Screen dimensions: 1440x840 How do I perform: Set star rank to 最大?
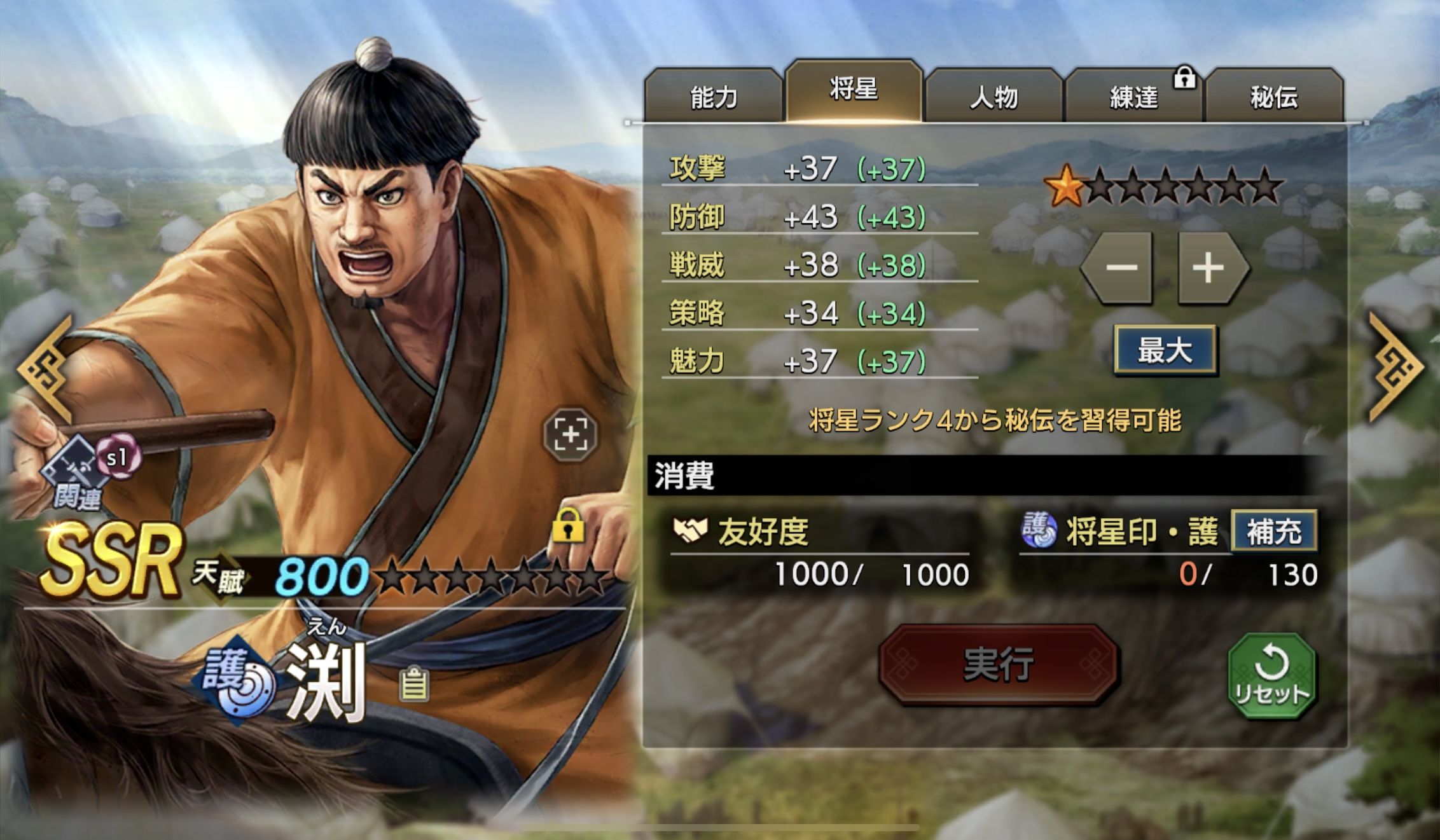point(1165,350)
